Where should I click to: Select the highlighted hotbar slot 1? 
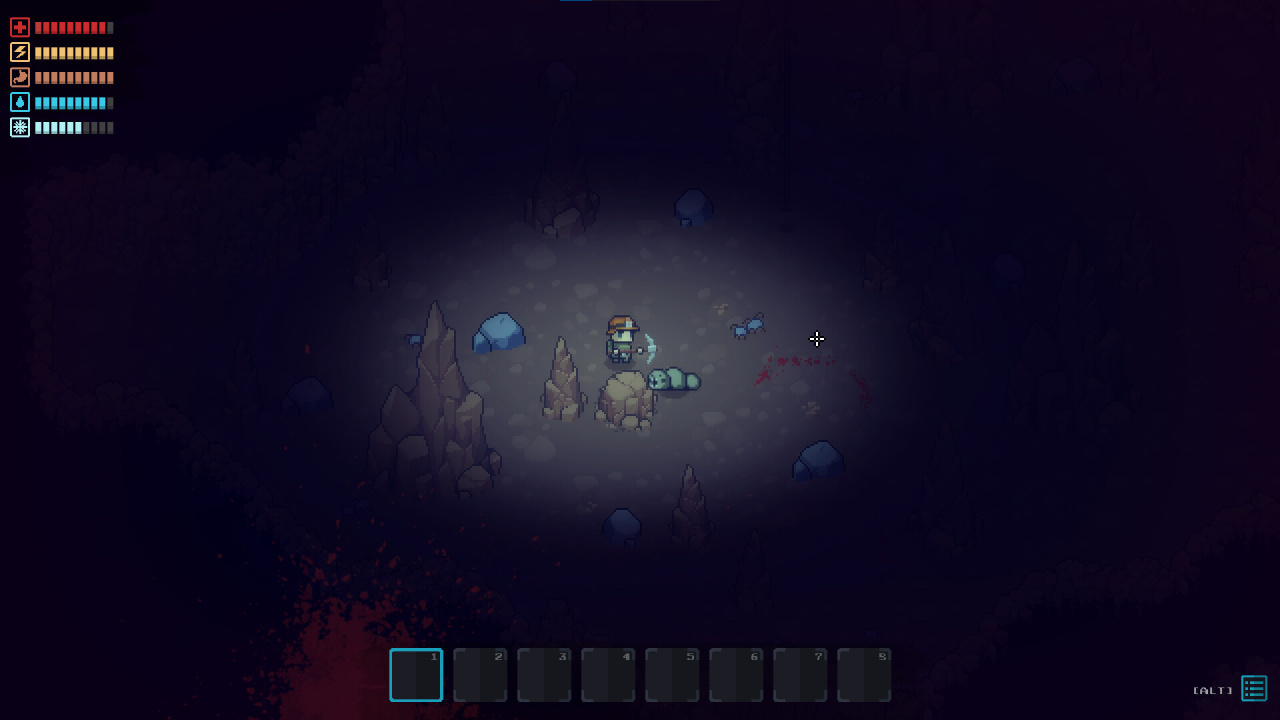point(416,675)
